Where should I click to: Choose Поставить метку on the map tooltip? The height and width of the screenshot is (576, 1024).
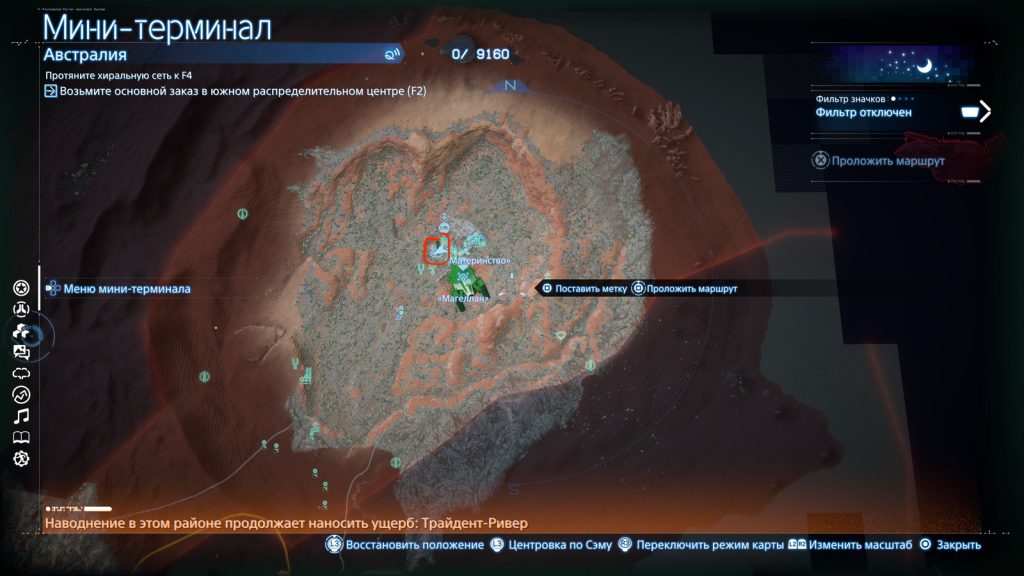[584, 288]
